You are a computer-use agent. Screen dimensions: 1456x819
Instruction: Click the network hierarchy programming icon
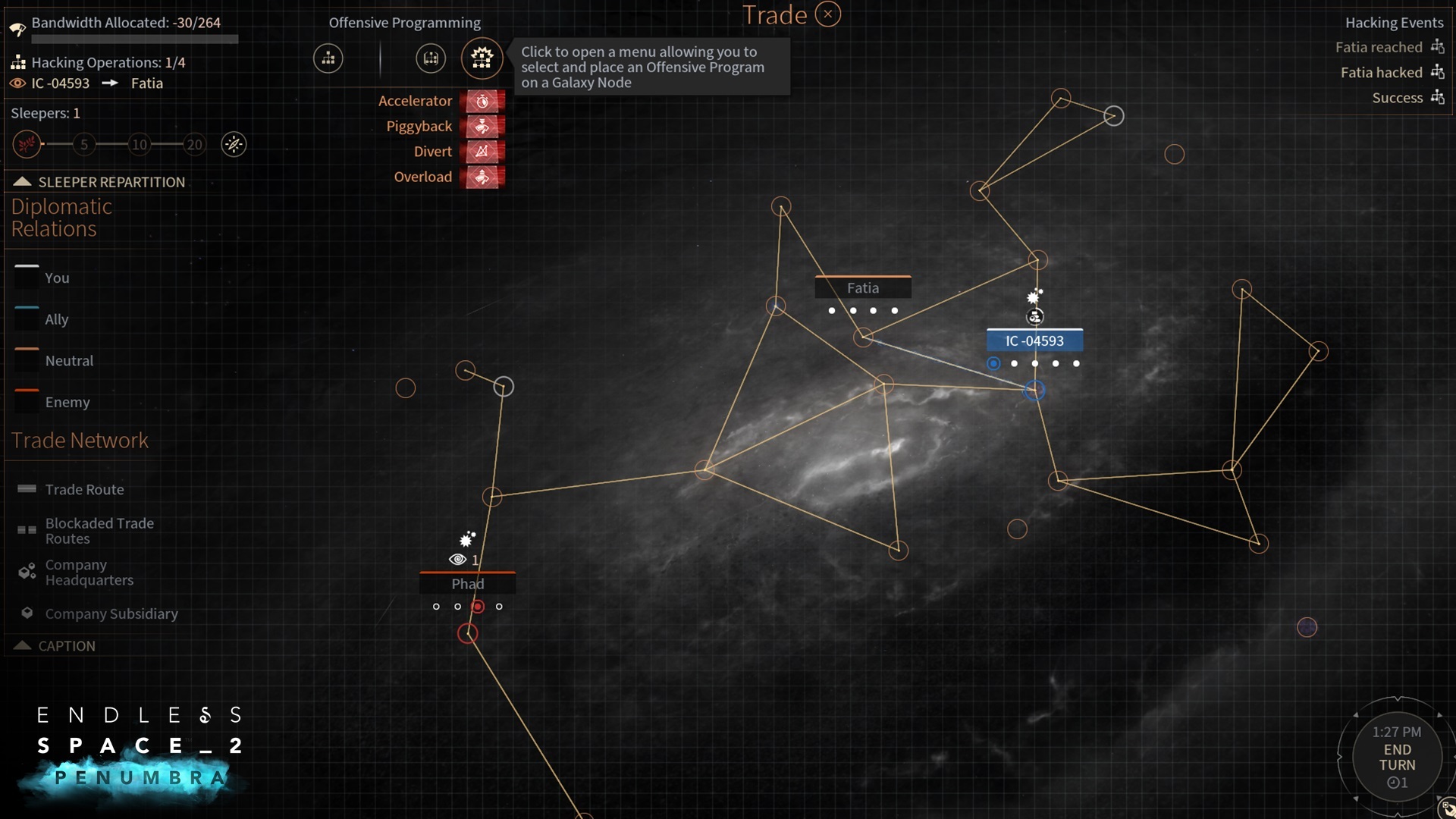pos(328,58)
